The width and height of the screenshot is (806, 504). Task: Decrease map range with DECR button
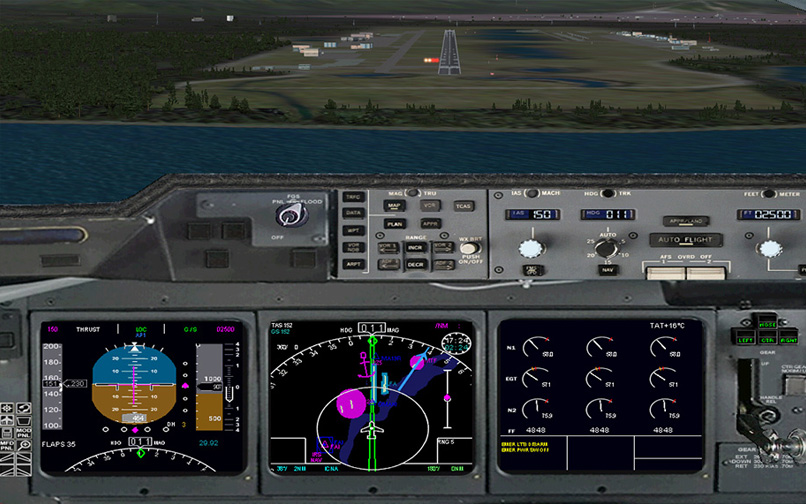[x=415, y=265]
